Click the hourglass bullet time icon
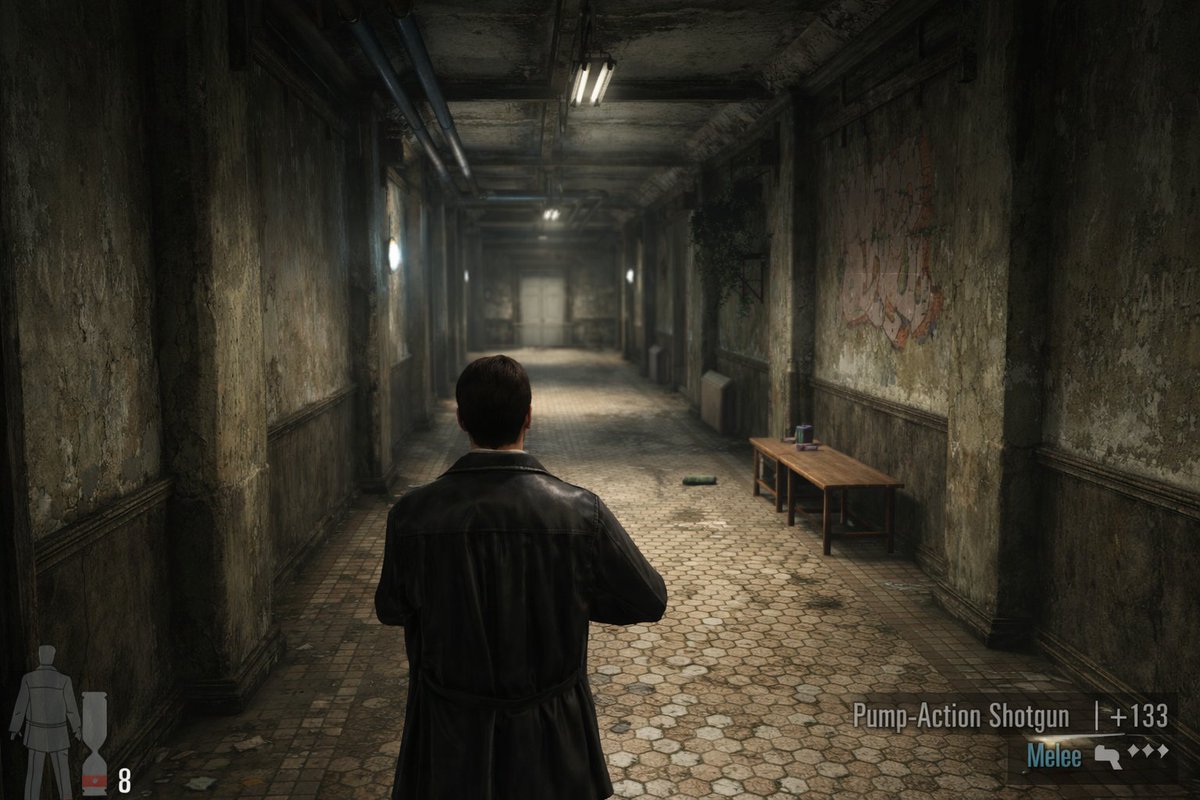The width and height of the screenshot is (1200, 800). [94, 742]
